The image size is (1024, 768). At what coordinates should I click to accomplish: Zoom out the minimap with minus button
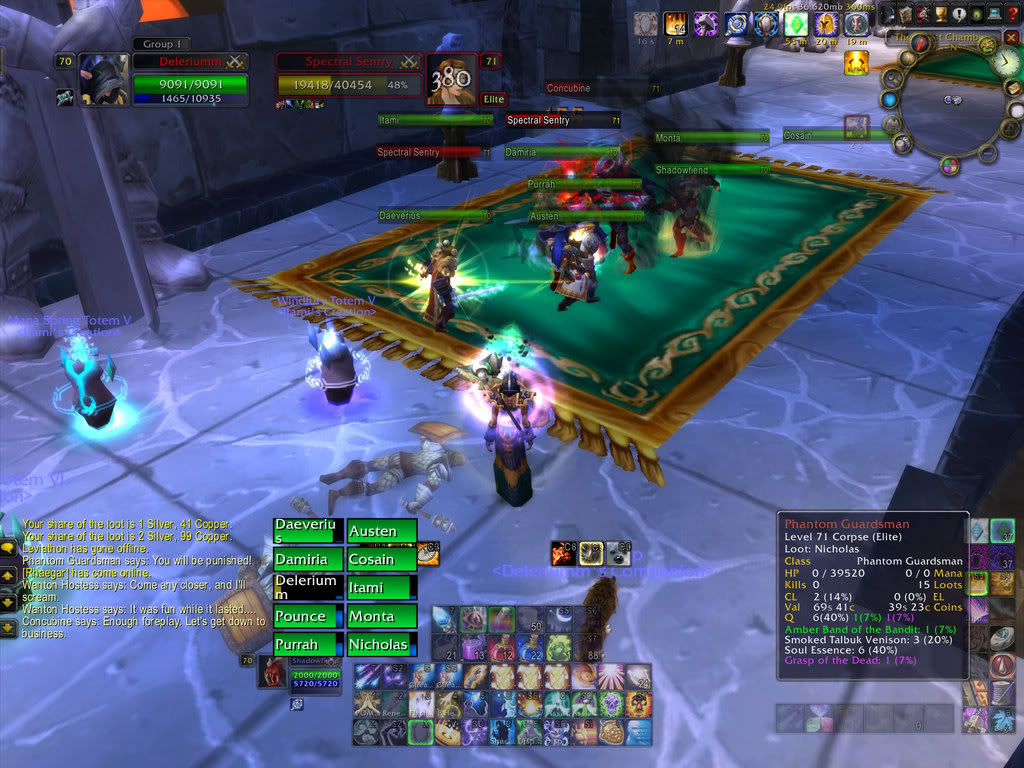987,153
